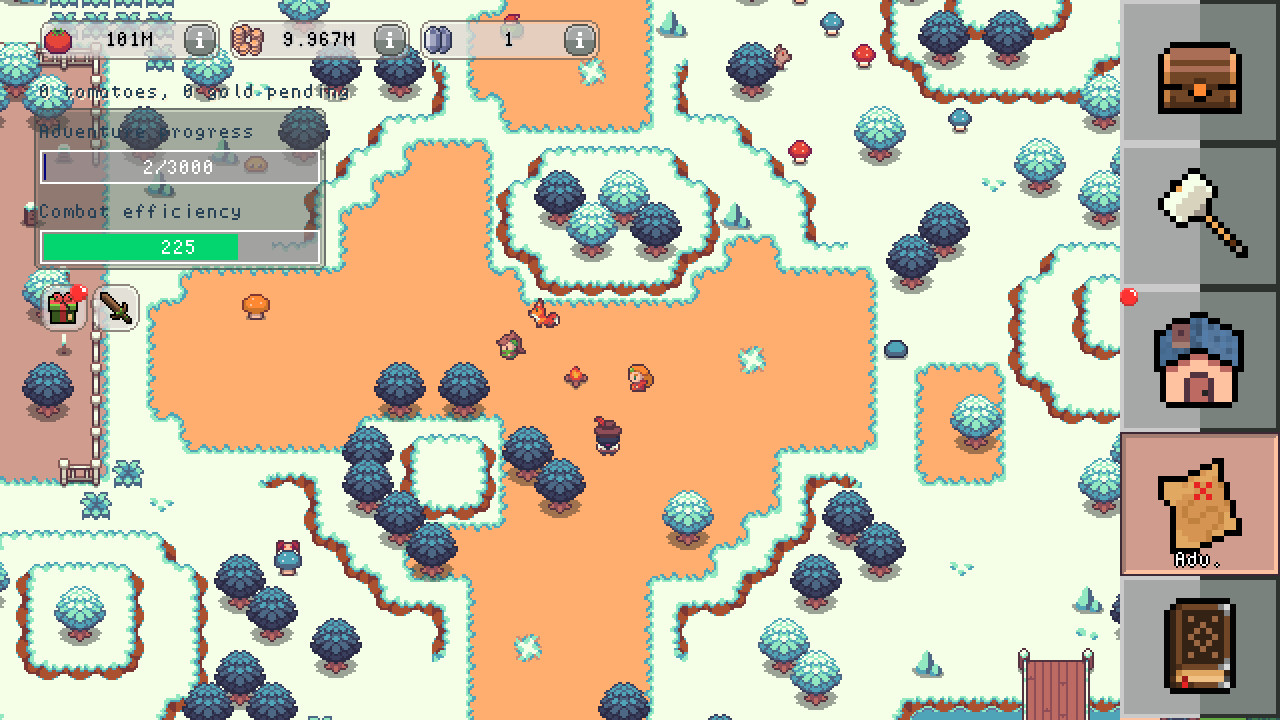
Task: Open the Adv. treasure map icon
Action: (1200, 505)
